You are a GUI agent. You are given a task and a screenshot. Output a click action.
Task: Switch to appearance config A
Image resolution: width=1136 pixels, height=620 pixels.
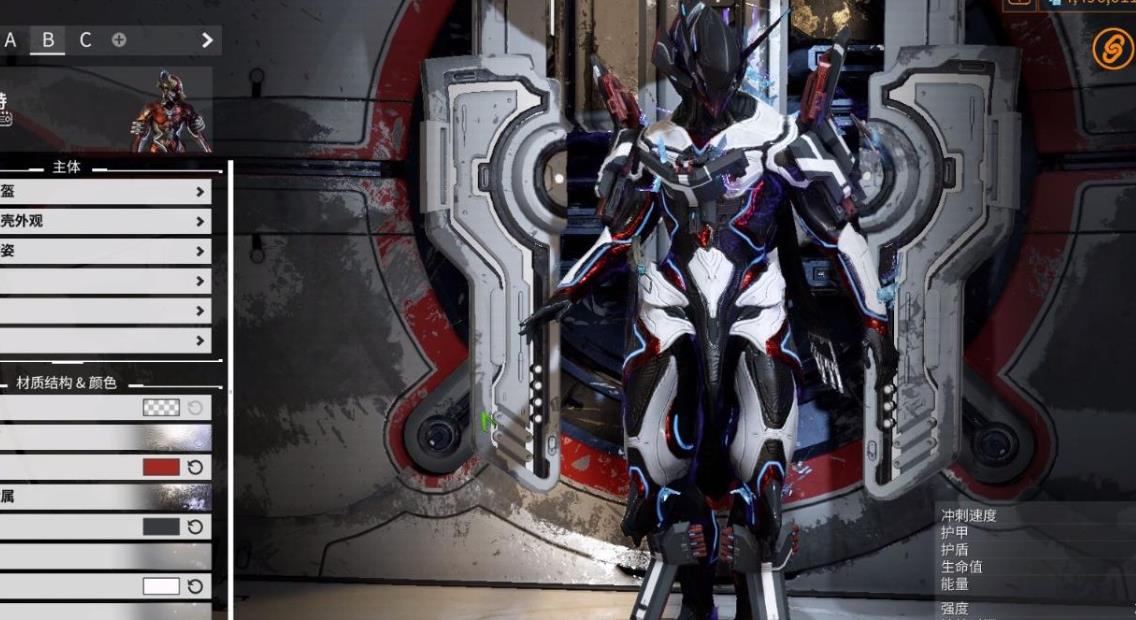click(11, 40)
